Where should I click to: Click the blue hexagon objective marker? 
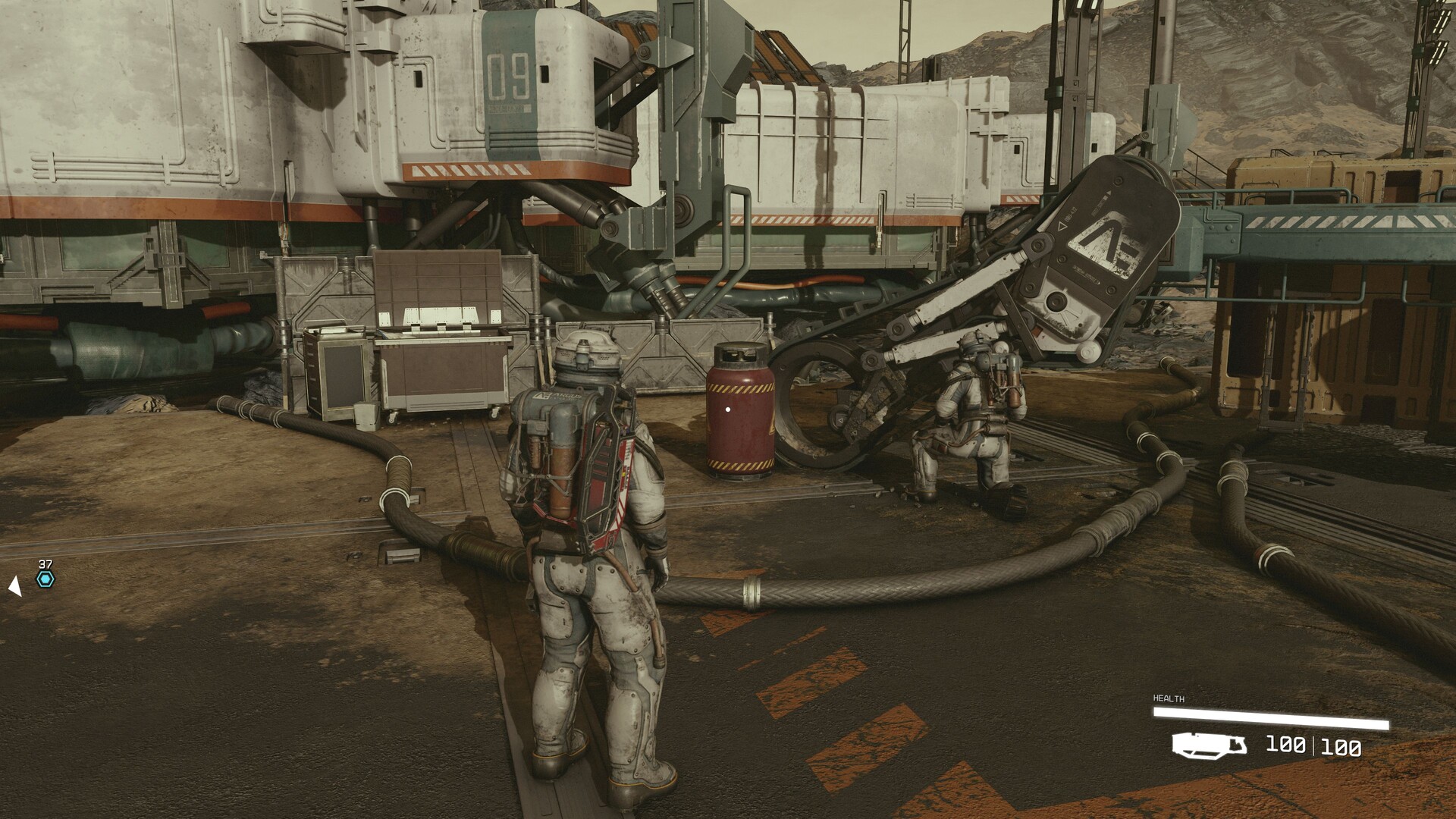45,580
